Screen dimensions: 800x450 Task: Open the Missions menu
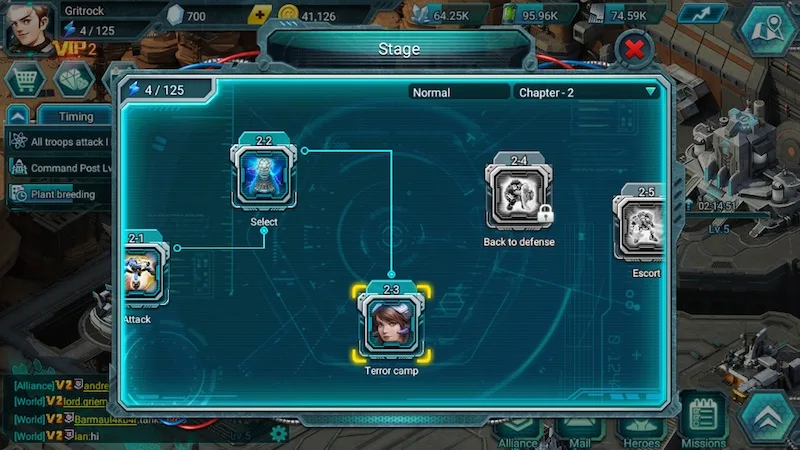[705, 420]
